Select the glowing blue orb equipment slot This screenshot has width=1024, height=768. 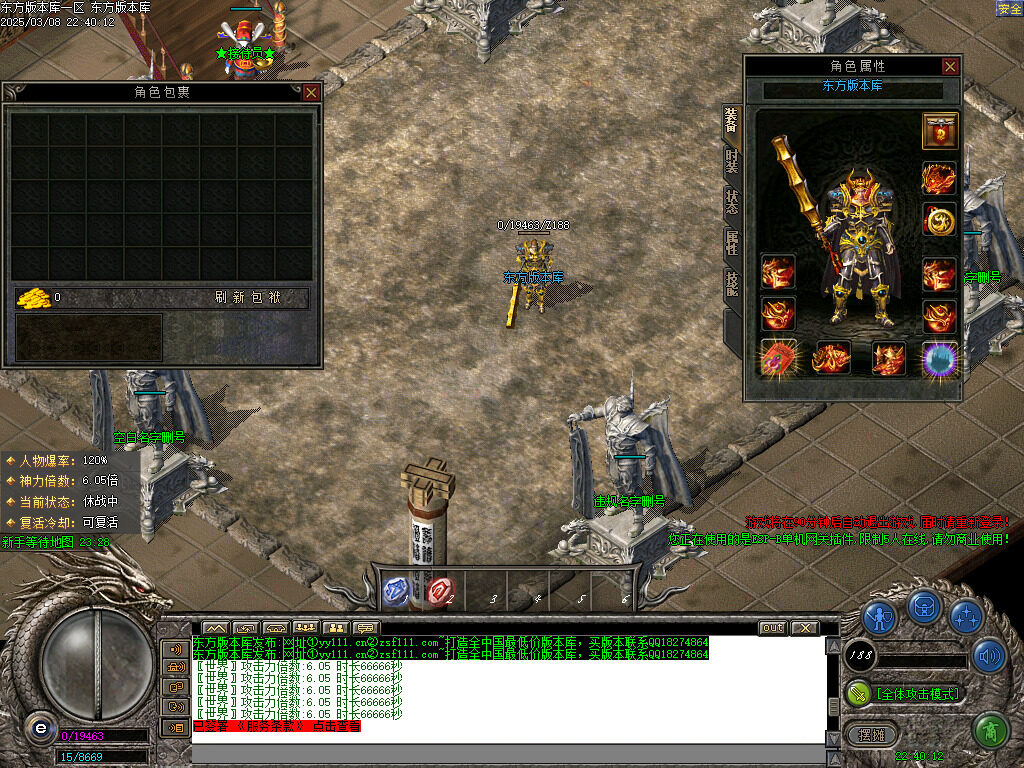(940, 358)
